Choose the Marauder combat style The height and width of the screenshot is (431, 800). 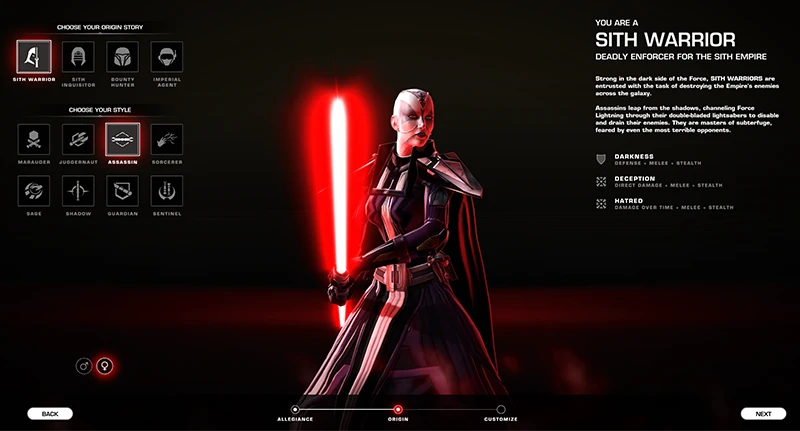tap(34, 139)
